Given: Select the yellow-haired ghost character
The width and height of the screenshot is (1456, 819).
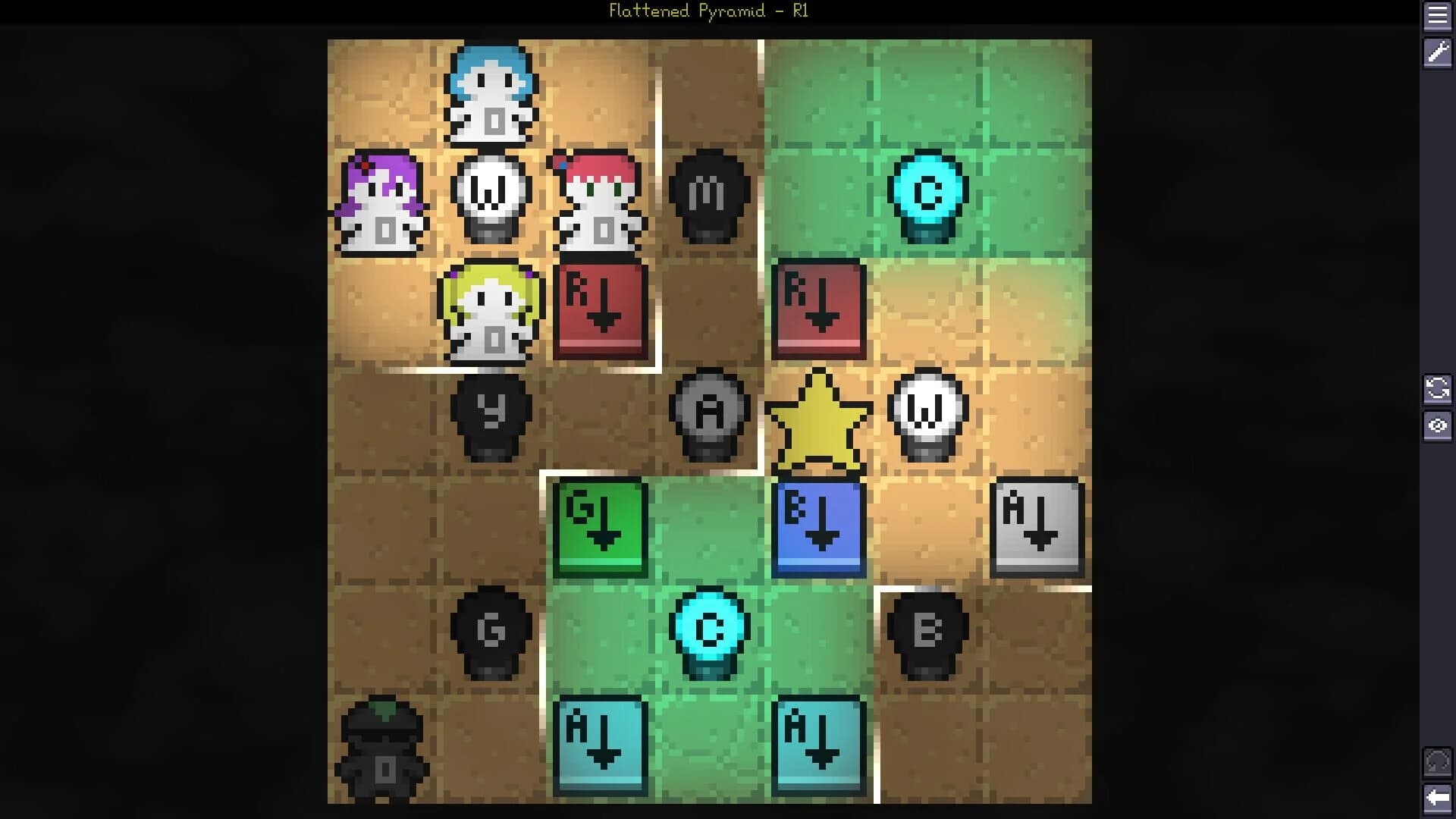Looking at the screenshot, I should (x=491, y=312).
